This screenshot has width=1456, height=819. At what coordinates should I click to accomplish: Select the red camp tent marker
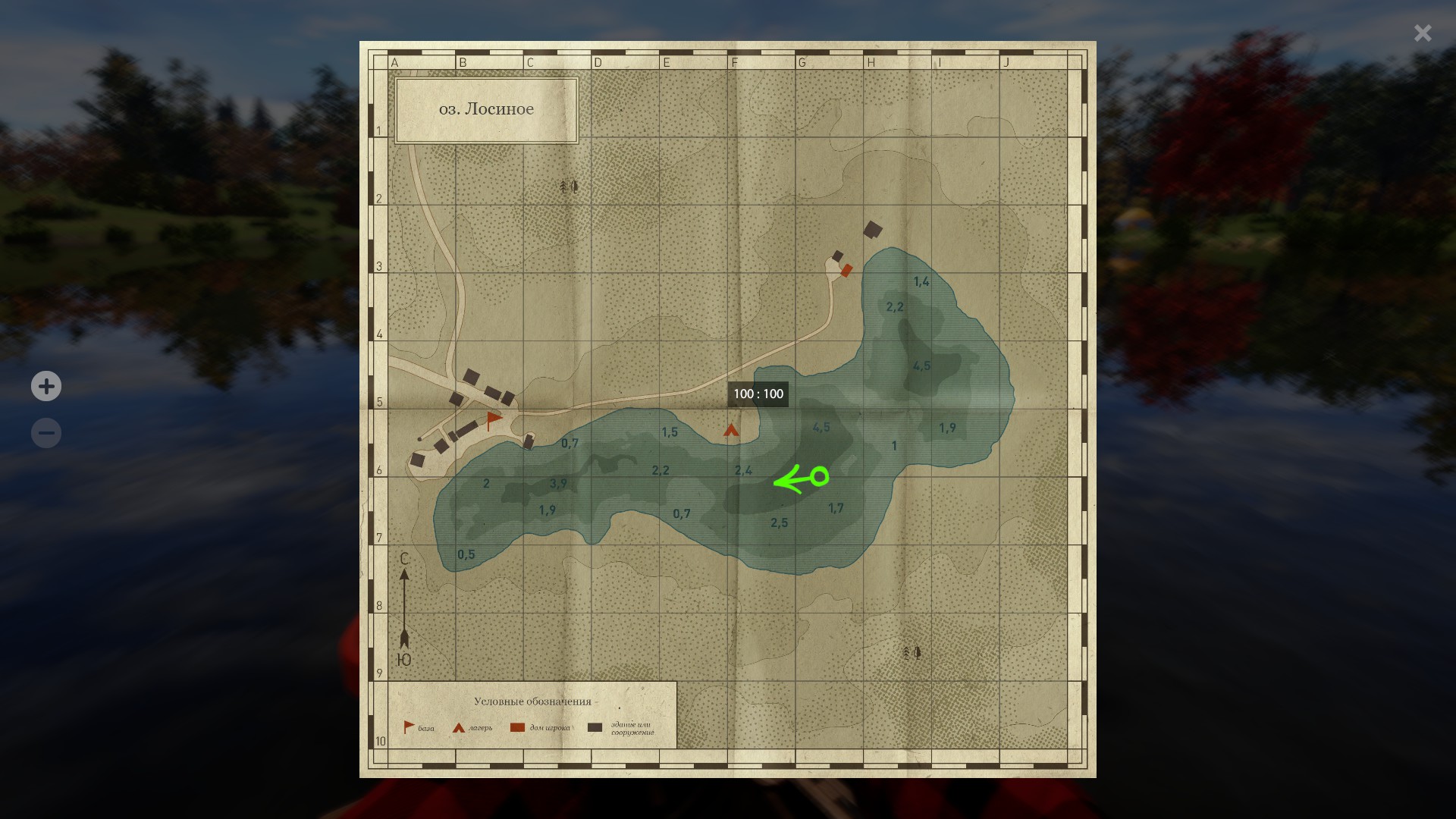point(731,431)
